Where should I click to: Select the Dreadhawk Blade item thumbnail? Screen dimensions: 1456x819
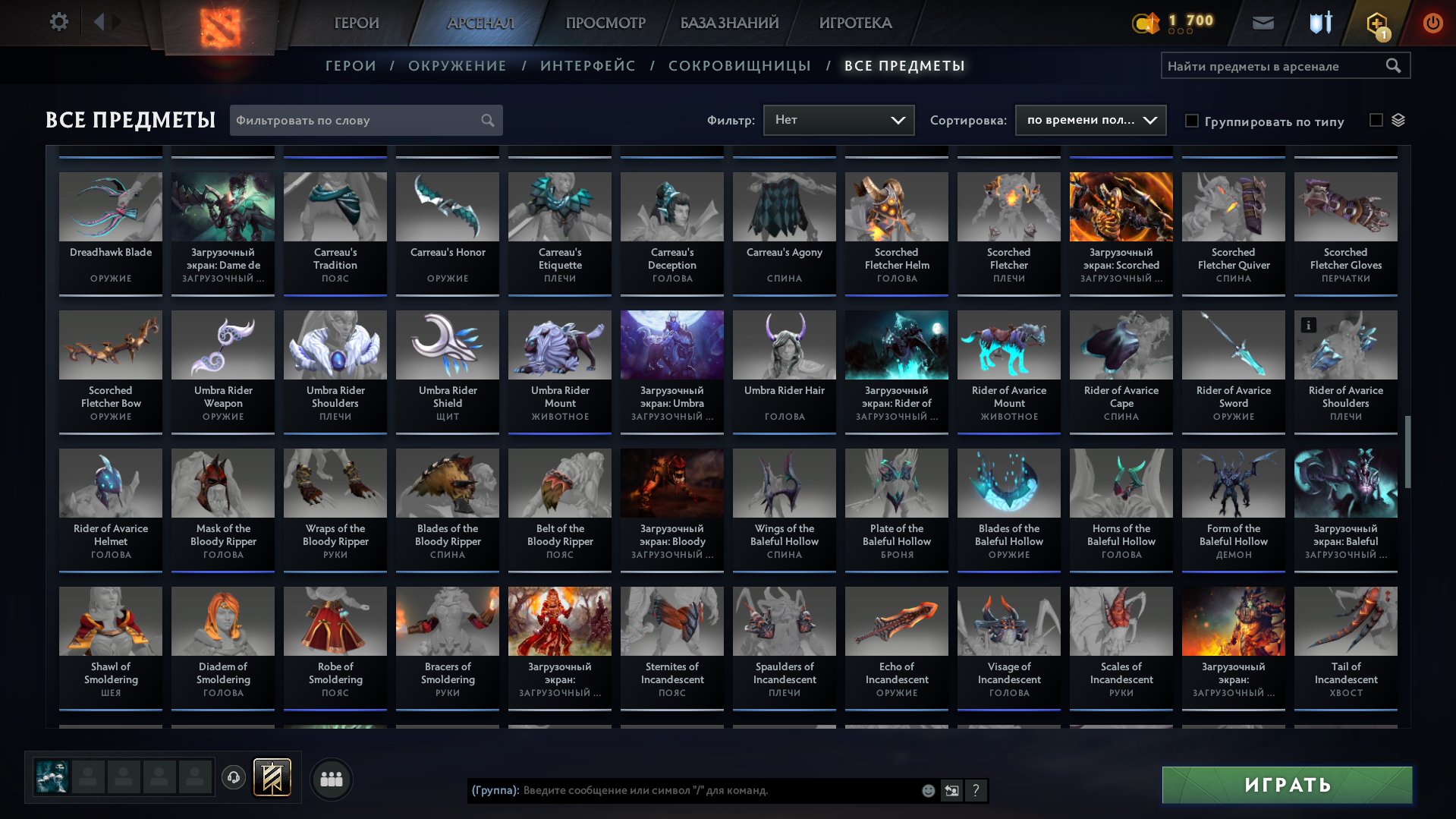pyautogui.click(x=110, y=206)
